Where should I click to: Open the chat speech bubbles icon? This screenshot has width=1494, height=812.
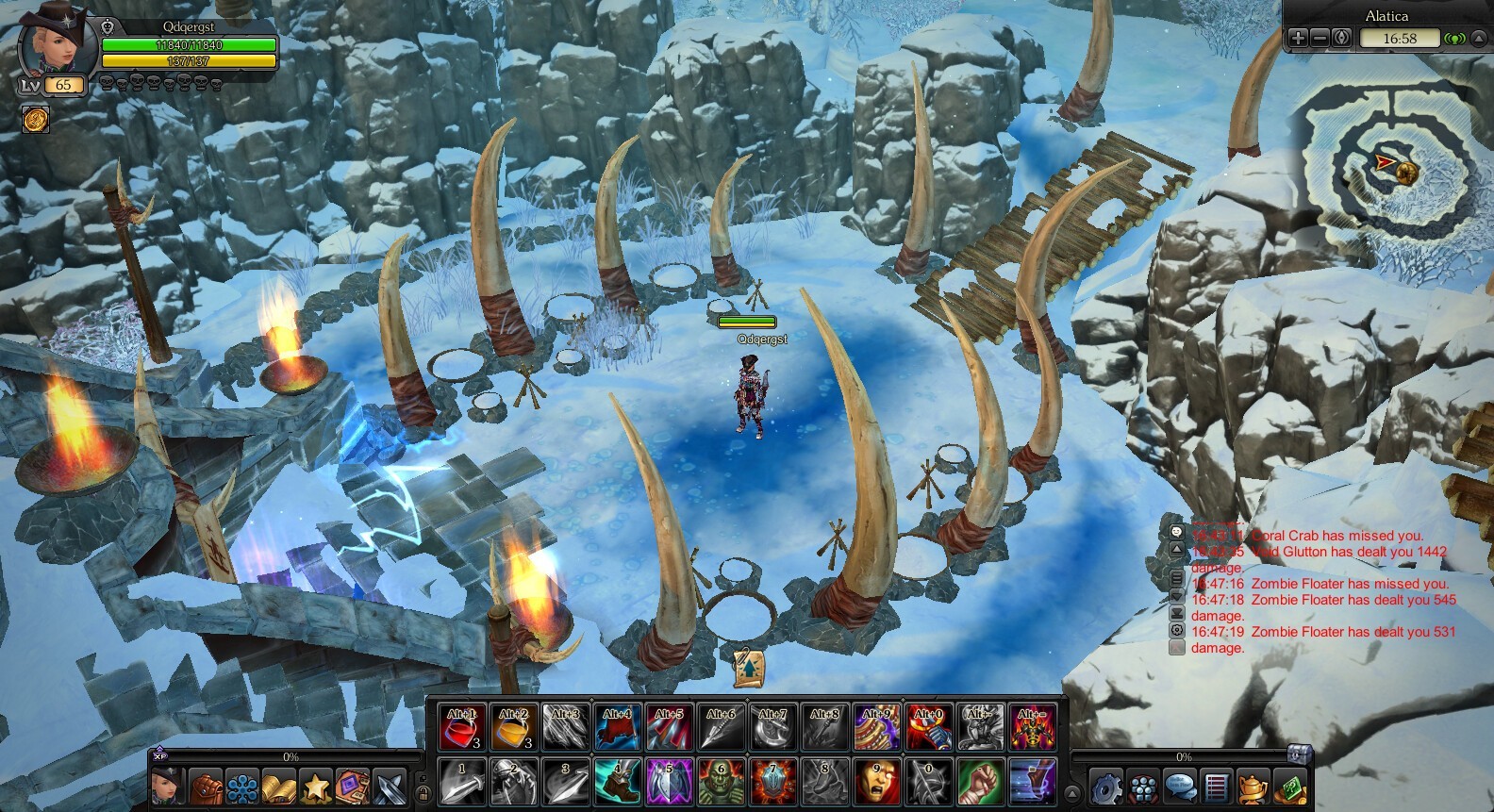1179,787
